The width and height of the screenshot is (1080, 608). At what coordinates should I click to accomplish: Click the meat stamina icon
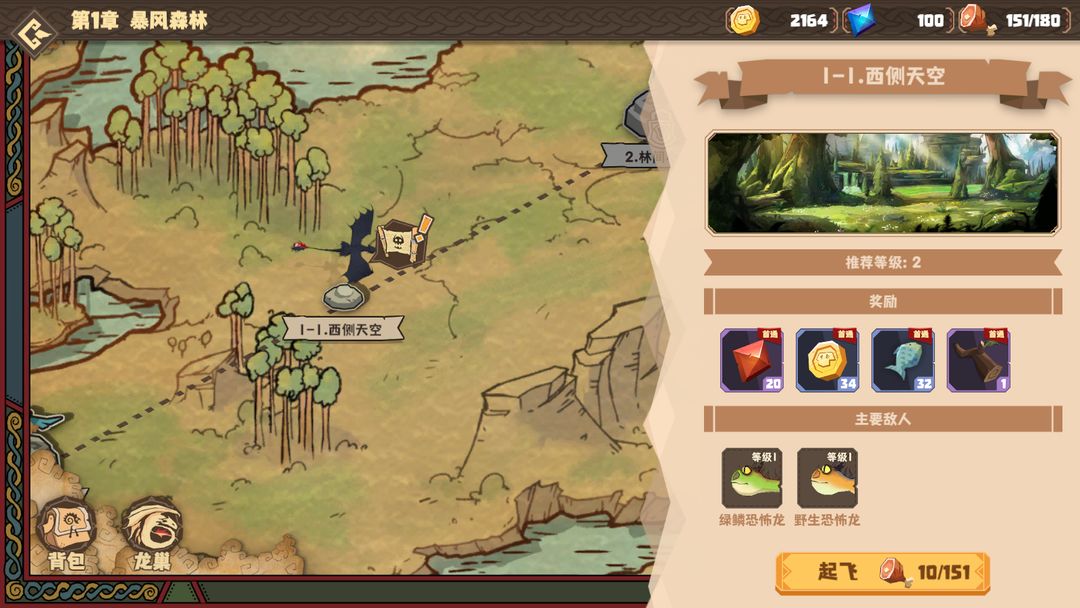[x=974, y=20]
